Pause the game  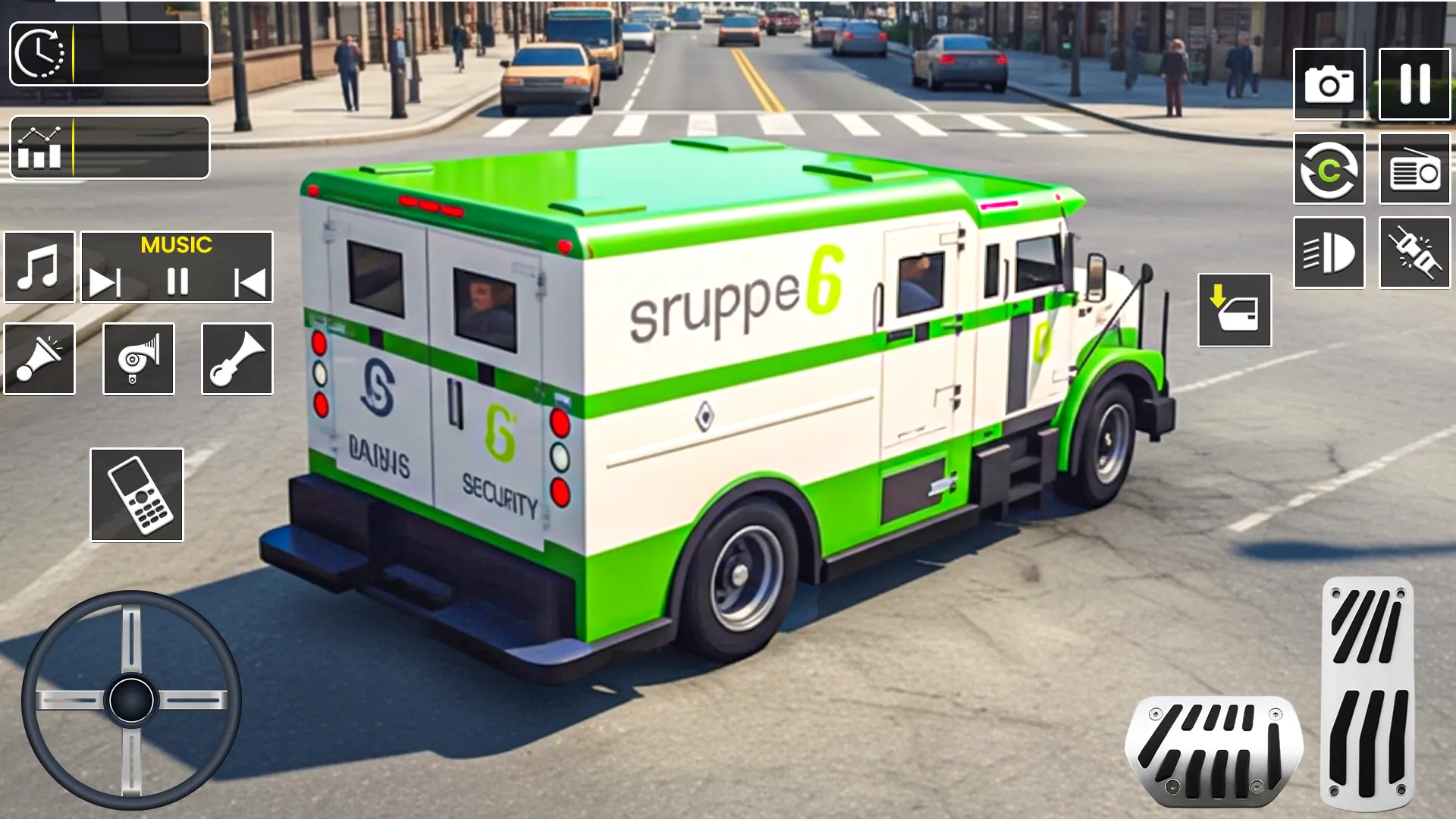click(x=1414, y=83)
